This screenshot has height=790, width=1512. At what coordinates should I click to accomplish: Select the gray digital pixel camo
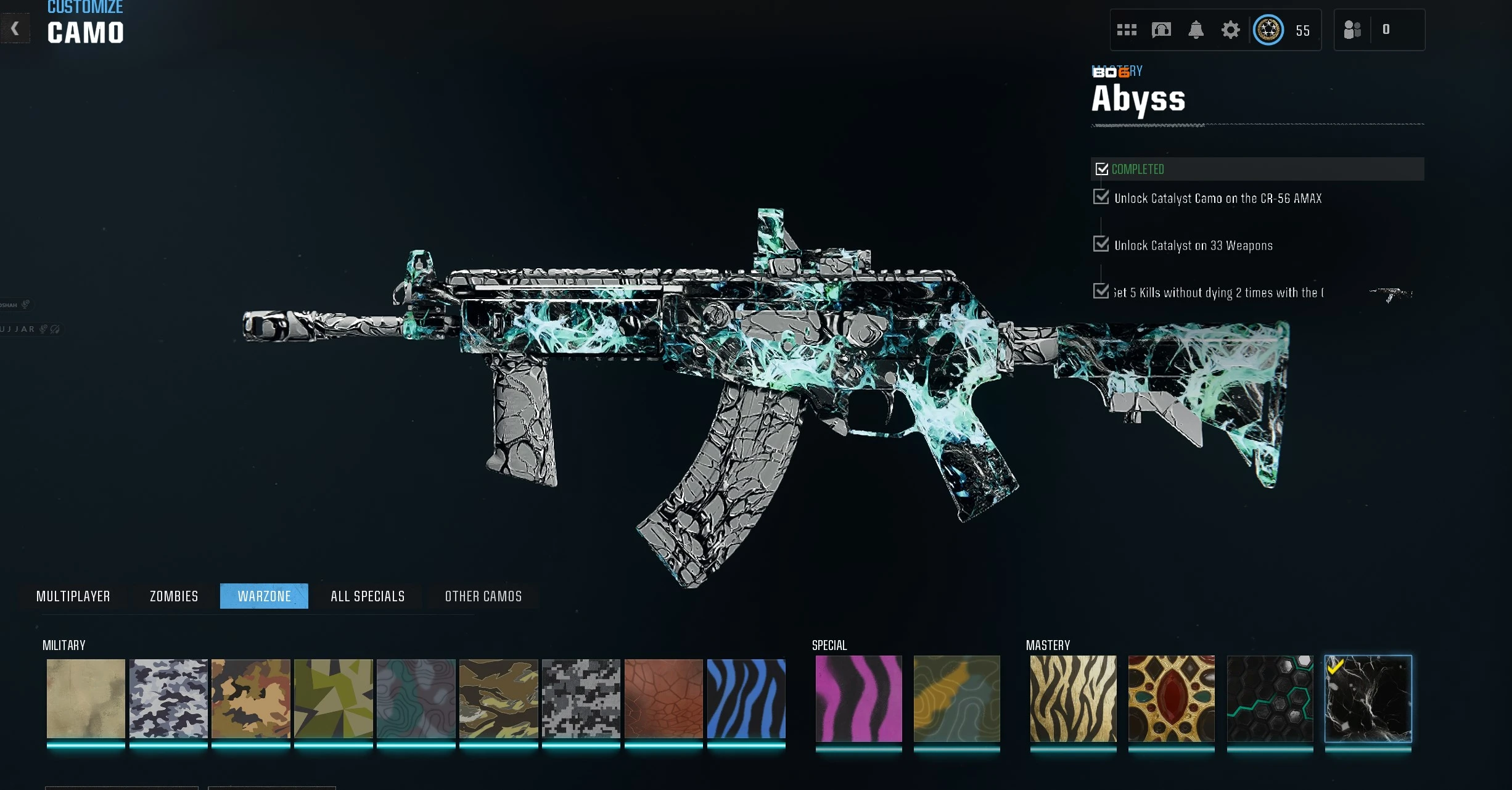tap(581, 699)
